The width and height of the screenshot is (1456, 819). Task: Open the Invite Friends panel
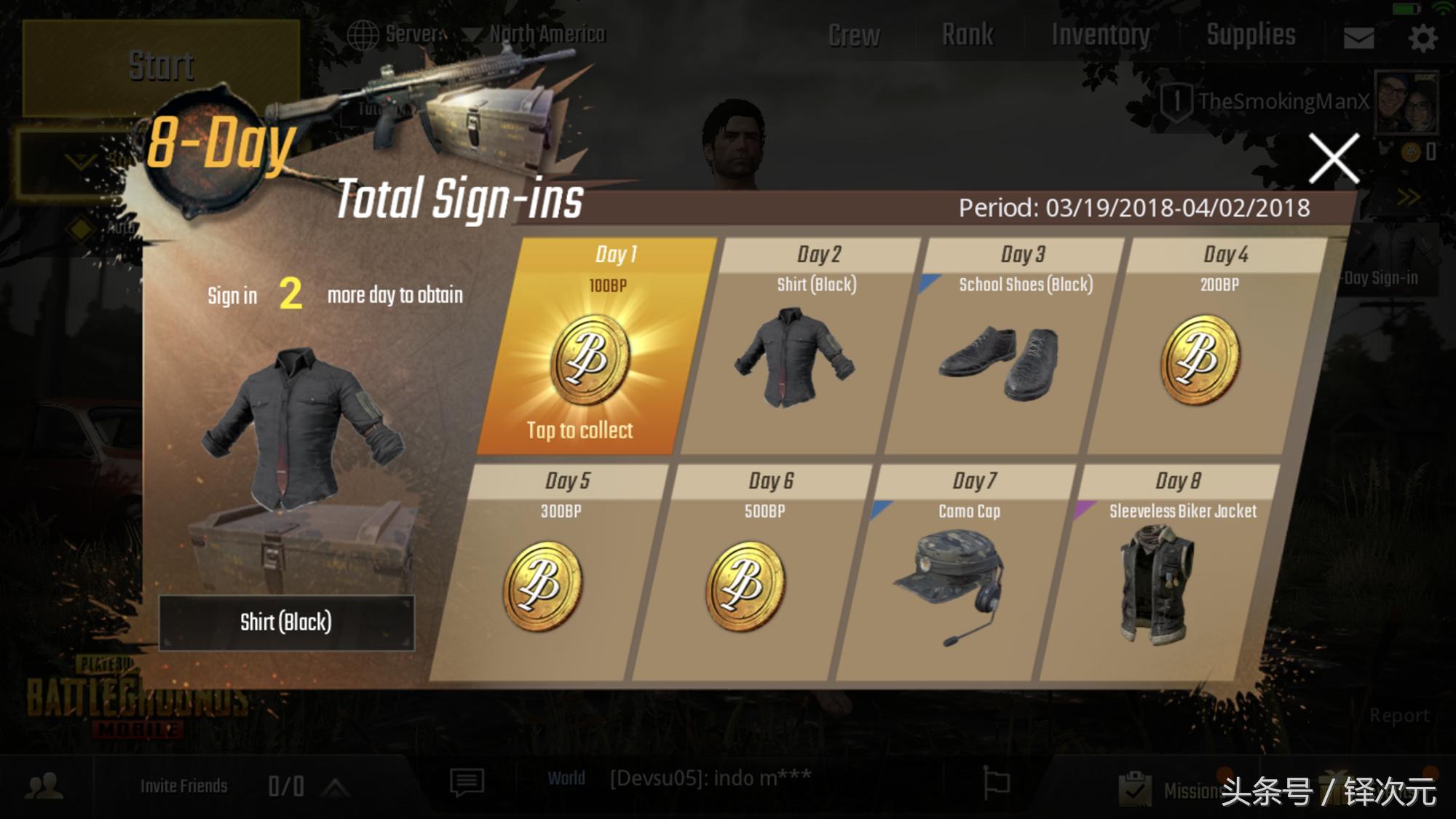tap(184, 786)
